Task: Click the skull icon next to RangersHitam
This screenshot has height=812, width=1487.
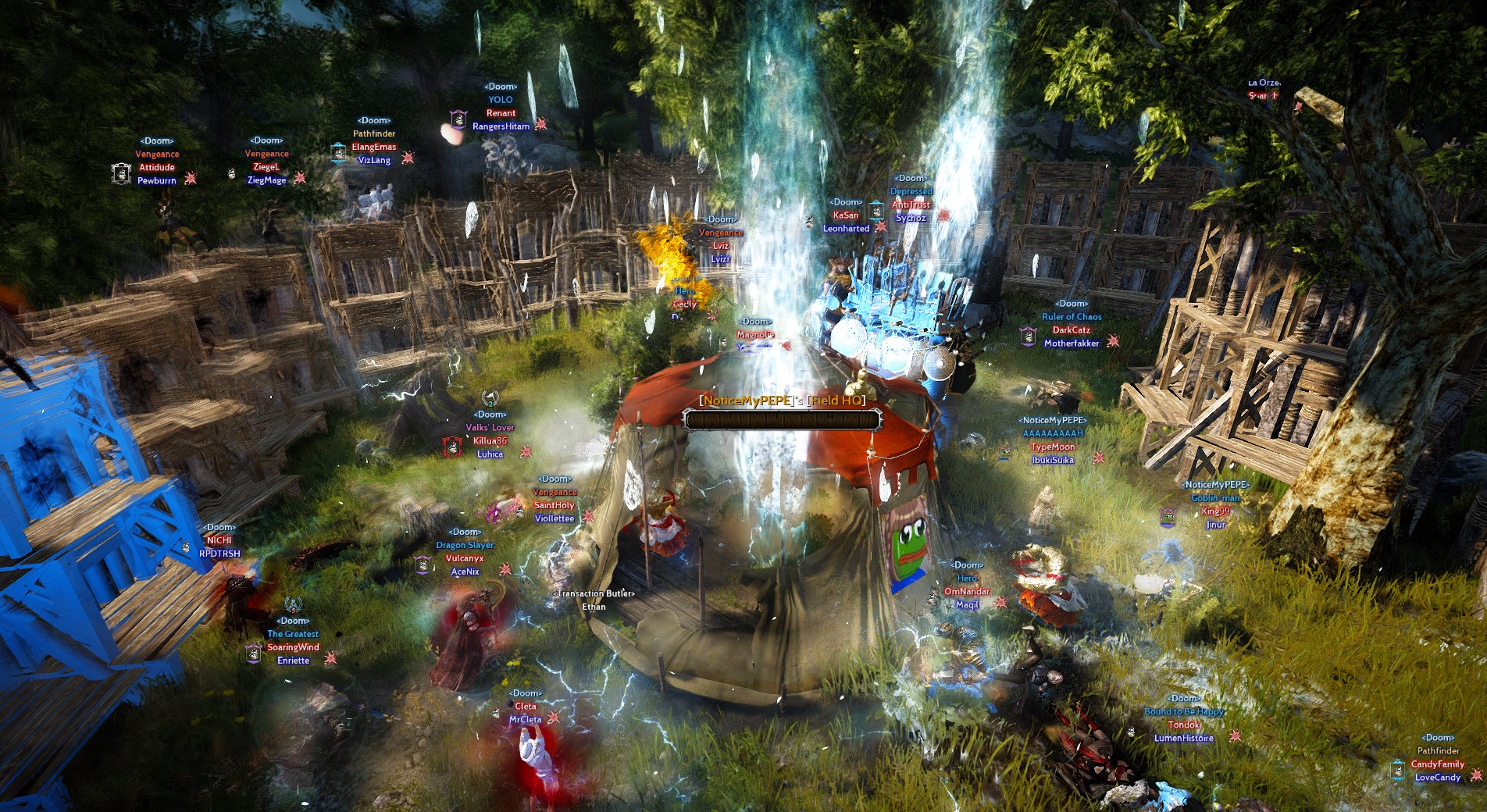Action: 540,125
